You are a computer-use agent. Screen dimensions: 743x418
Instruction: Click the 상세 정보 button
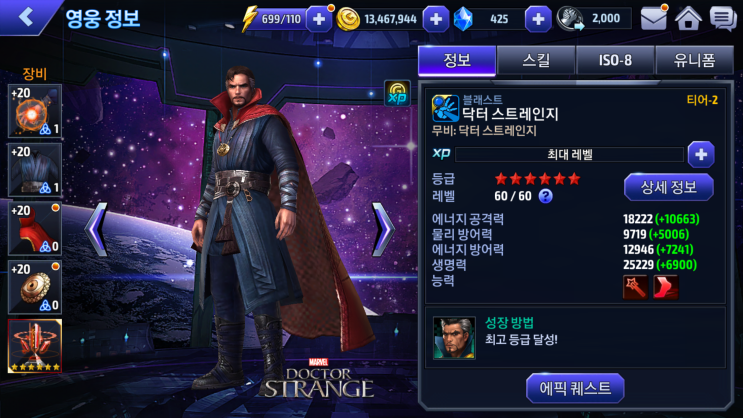(x=668, y=187)
